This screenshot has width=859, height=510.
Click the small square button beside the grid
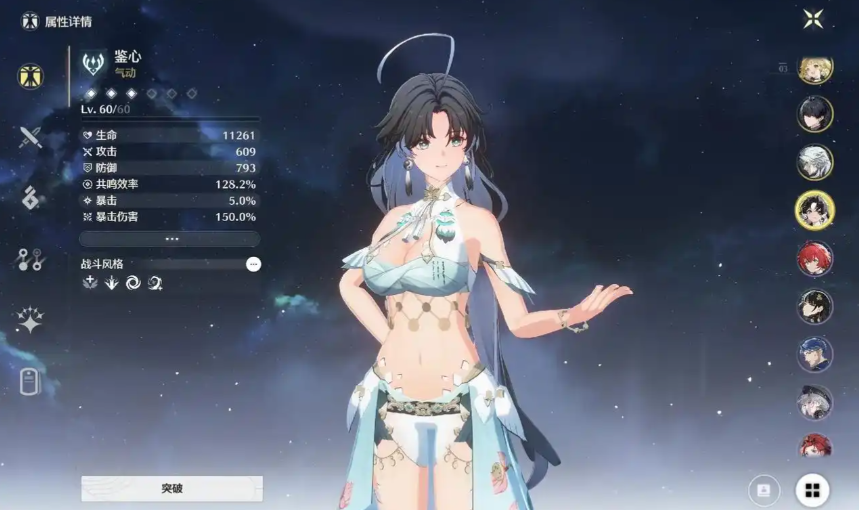pyautogui.click(x=764, y=489)
